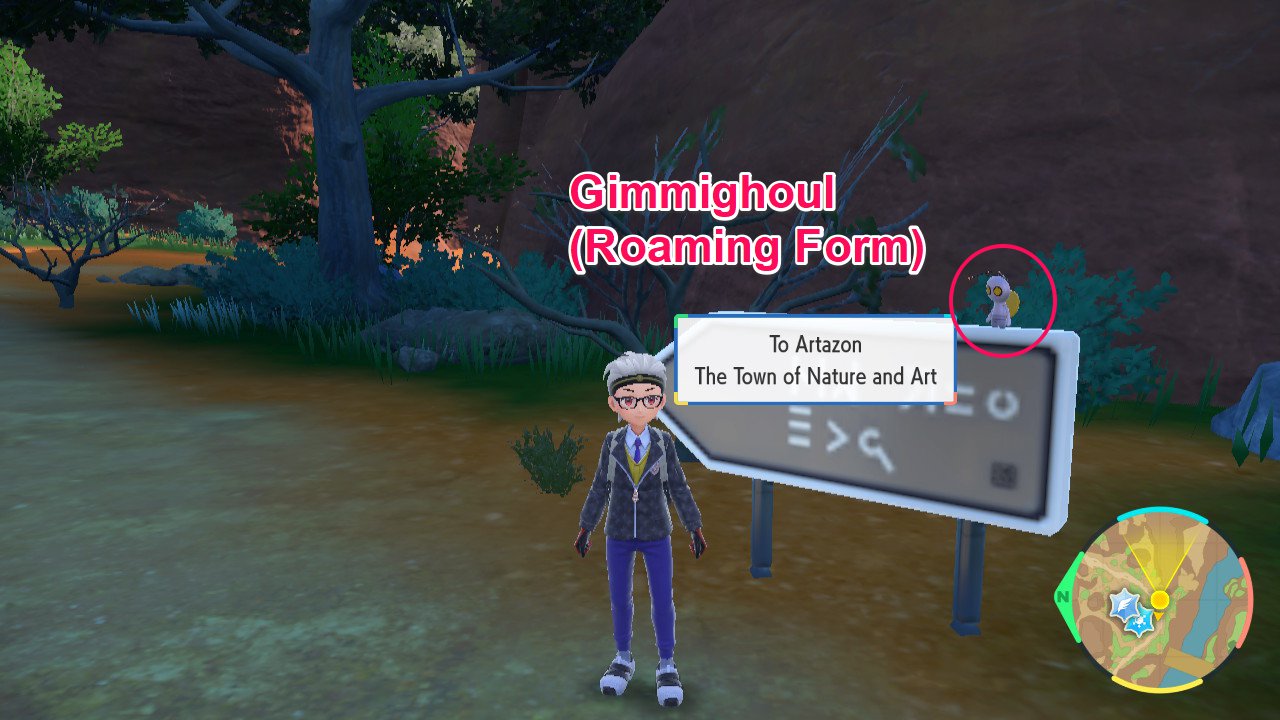Click the green N compass arrow on the minimap
Viewport: 1280px width, 720px height.
pos(1062,596)
